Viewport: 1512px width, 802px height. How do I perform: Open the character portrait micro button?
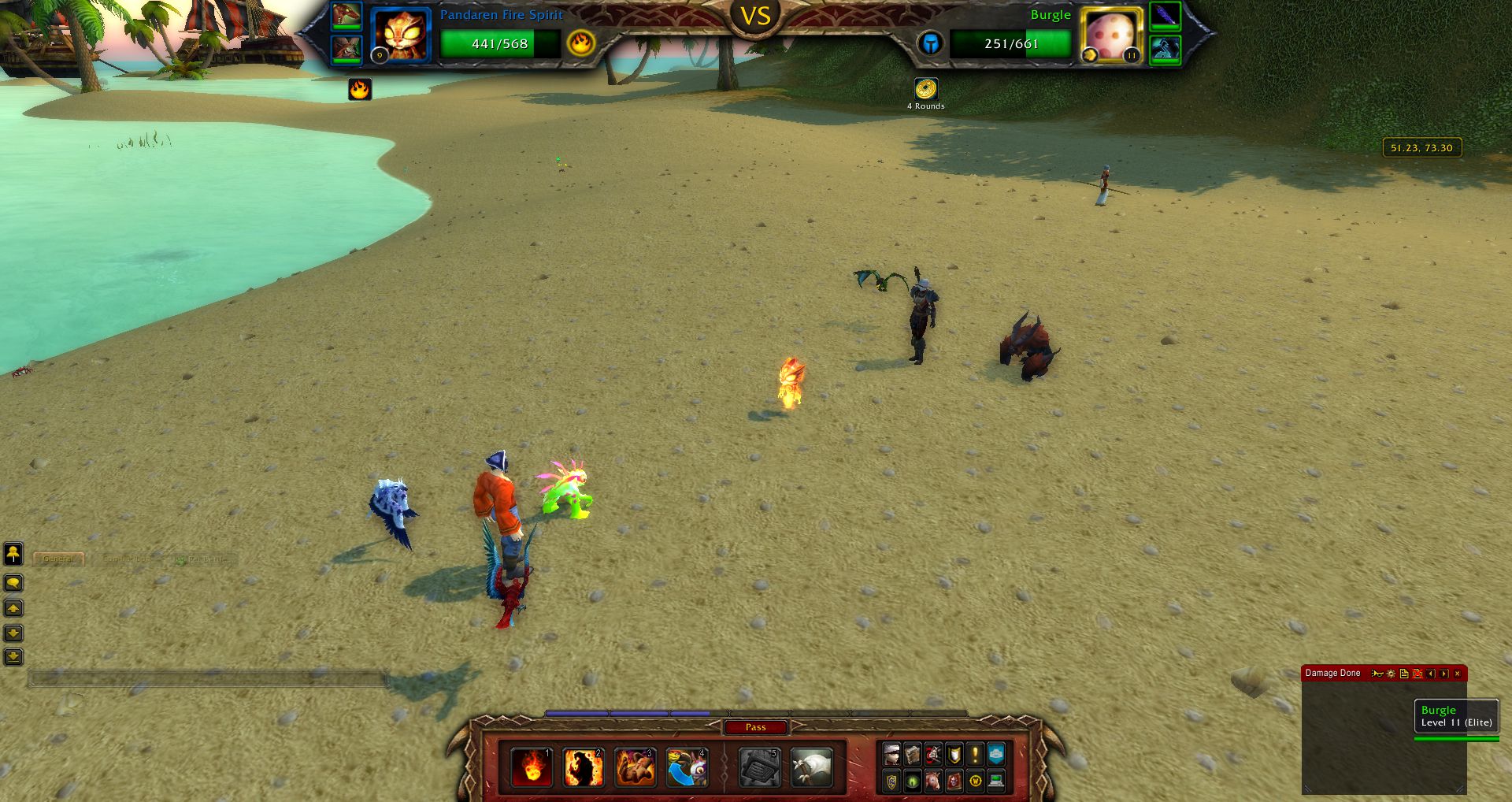891,755
